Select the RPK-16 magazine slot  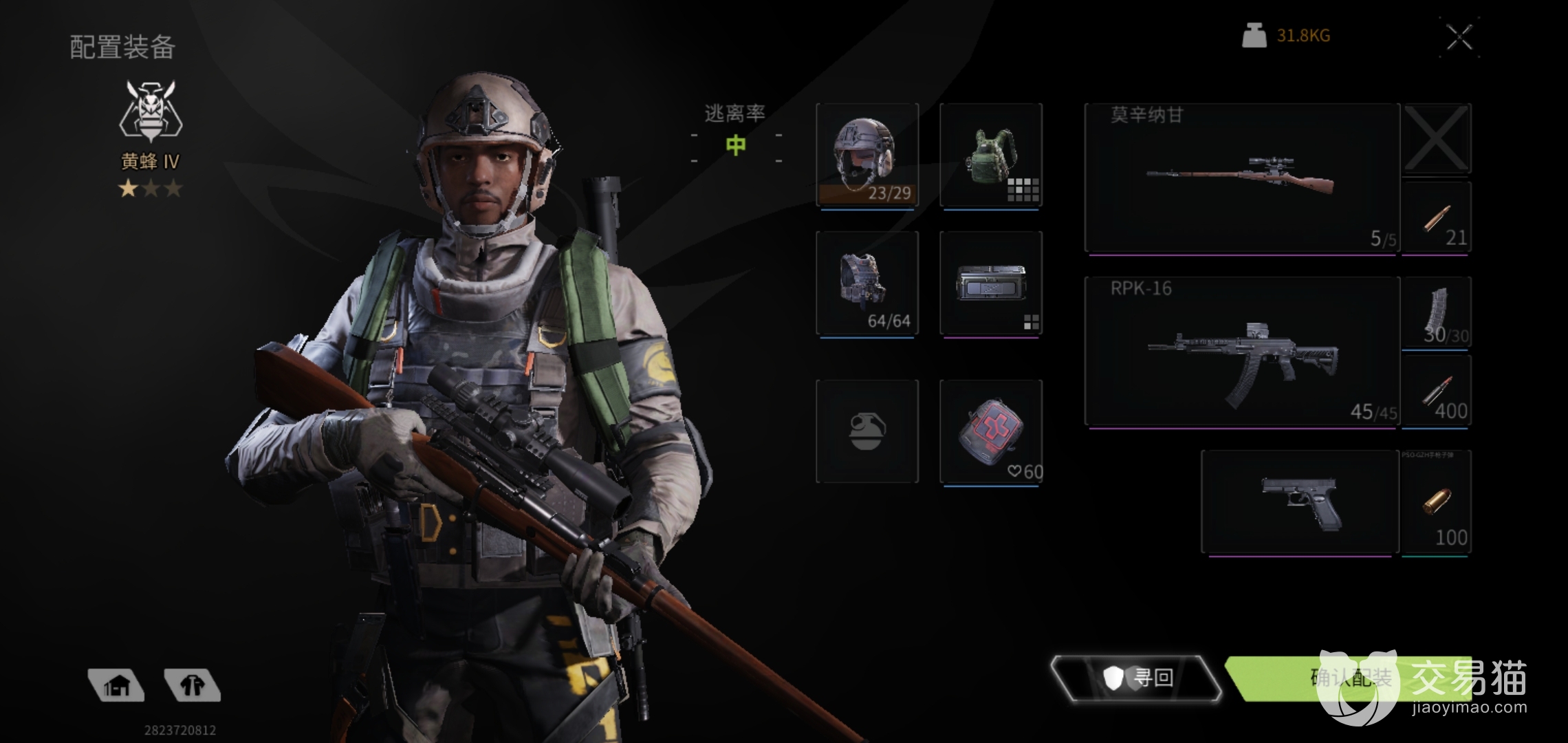click(1436, 313)
